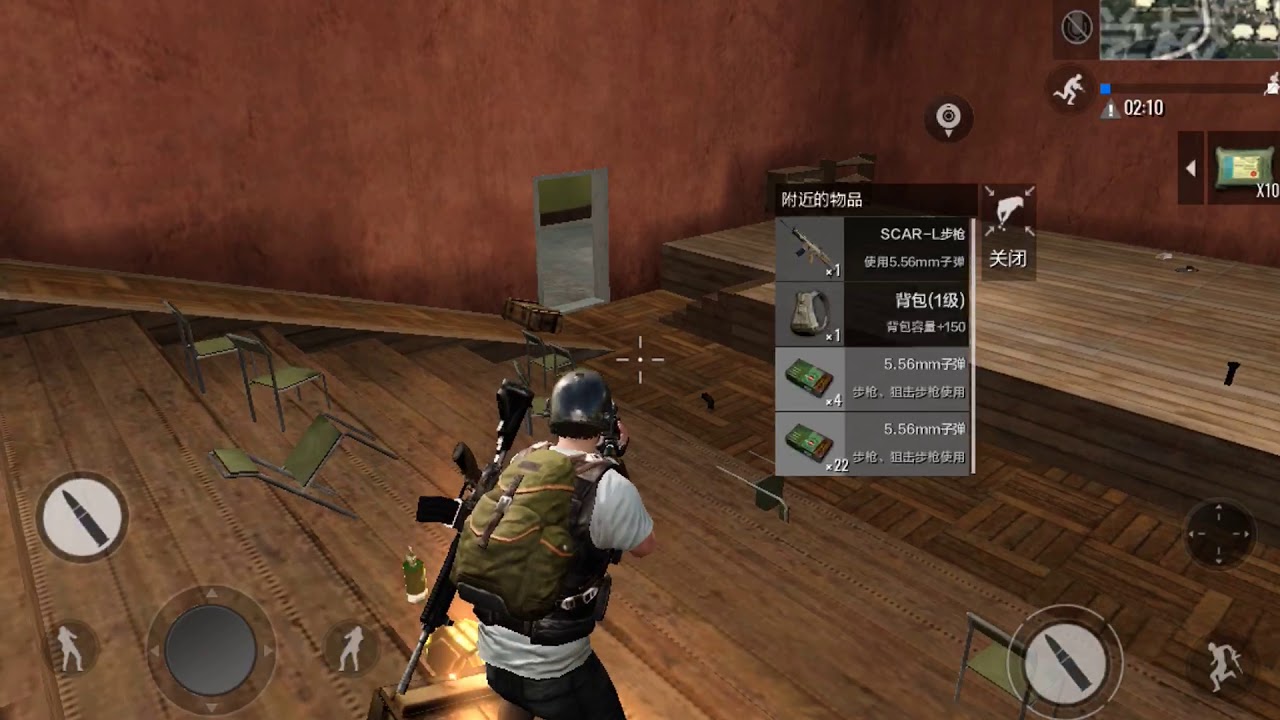Tap the warning triangle beside the 02:10 timer
This screenshot has width=1280, height=720.
click(1110, 108)
